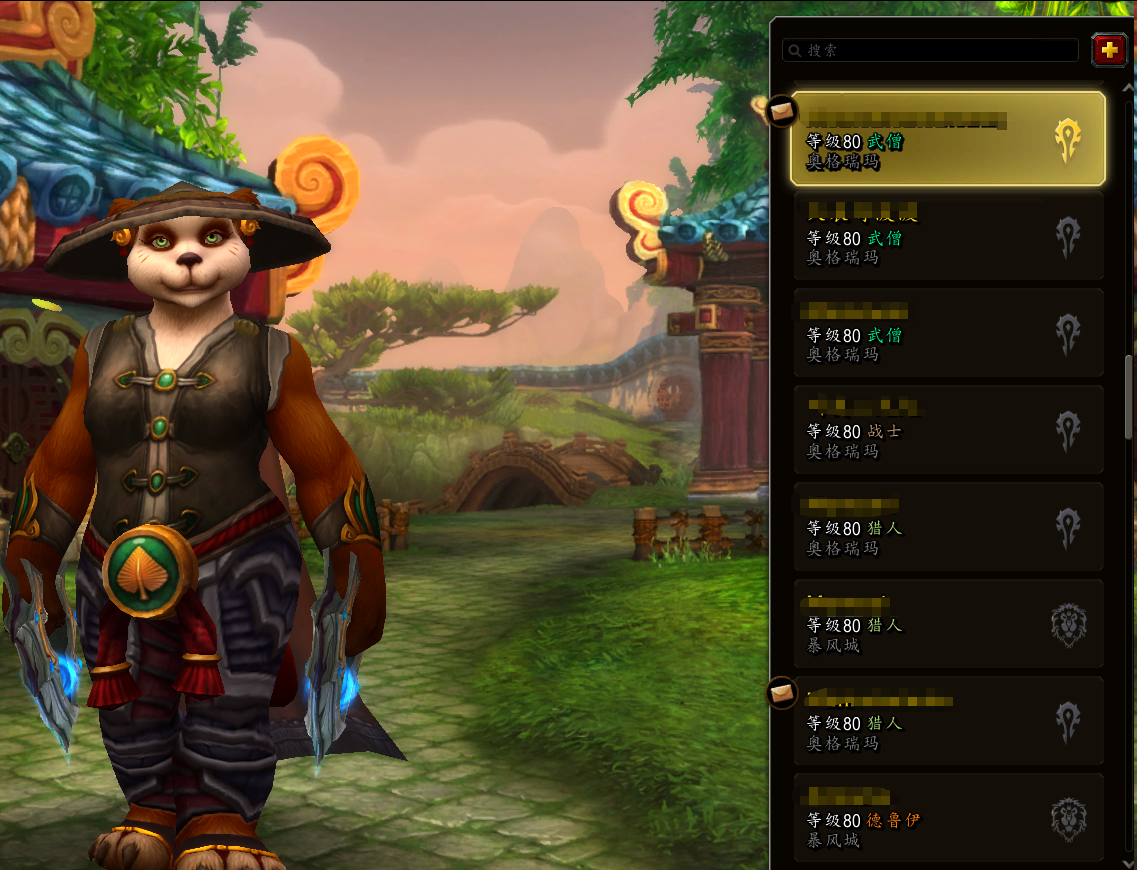
Task: Select the Stormwind hunter character row
Action: (948, 624)
